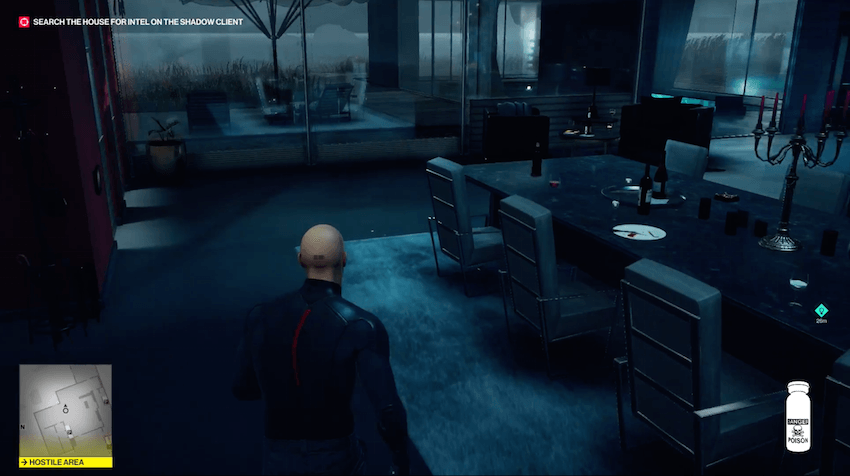
Task: Open the minimap of the house
Action: tap(65, 410)
